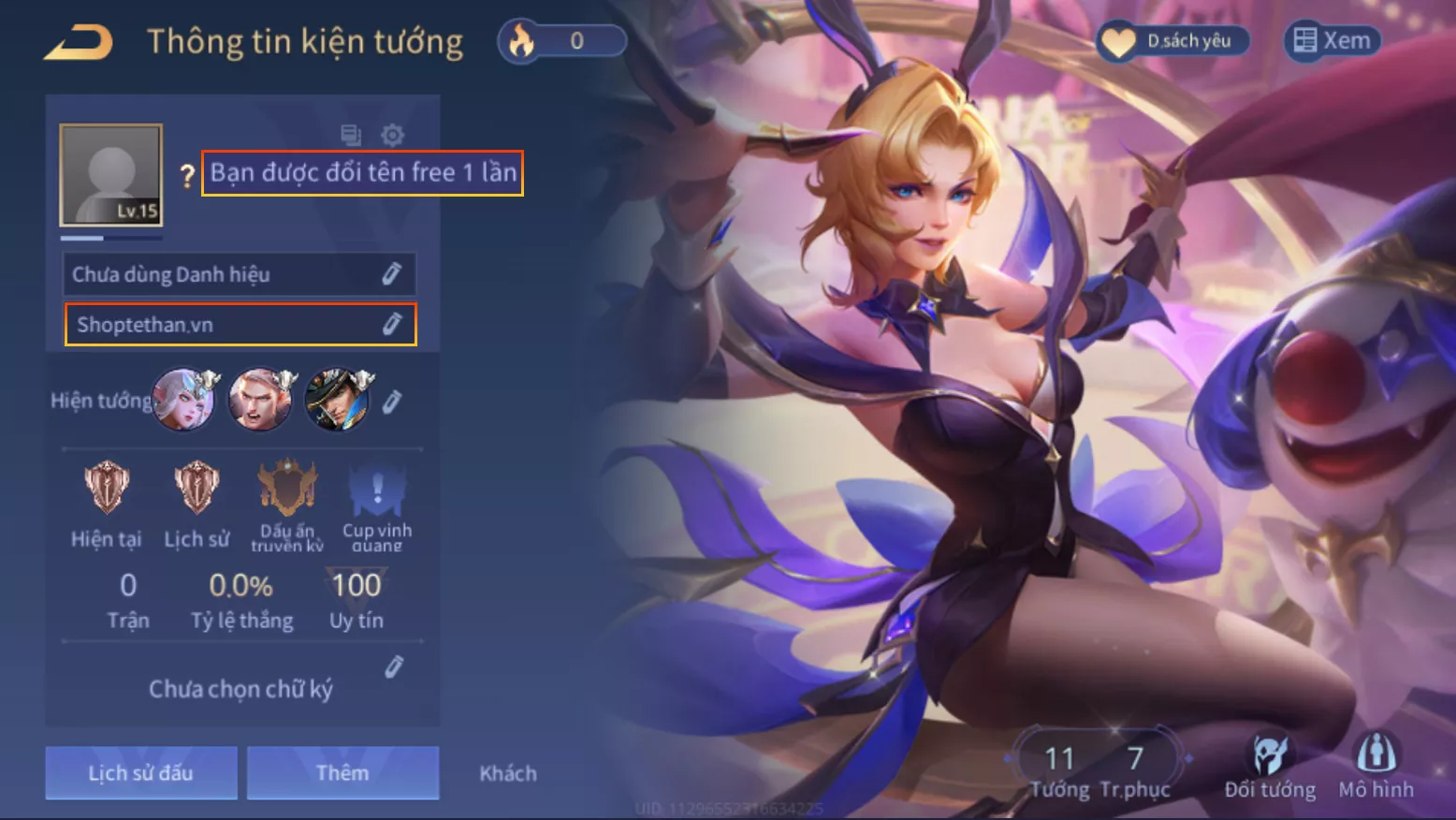
Task: Edit the Chưa chọn chữ ký signature
Action: (x=394, y=666)
